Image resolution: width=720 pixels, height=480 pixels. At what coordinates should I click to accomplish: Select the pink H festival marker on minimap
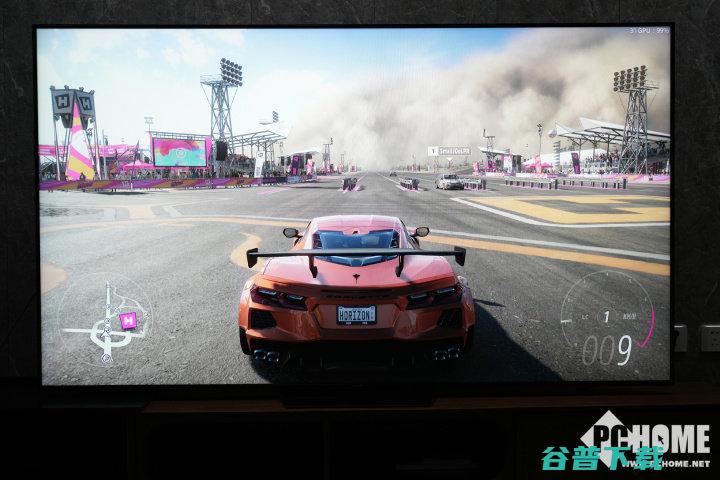[127, 320]
